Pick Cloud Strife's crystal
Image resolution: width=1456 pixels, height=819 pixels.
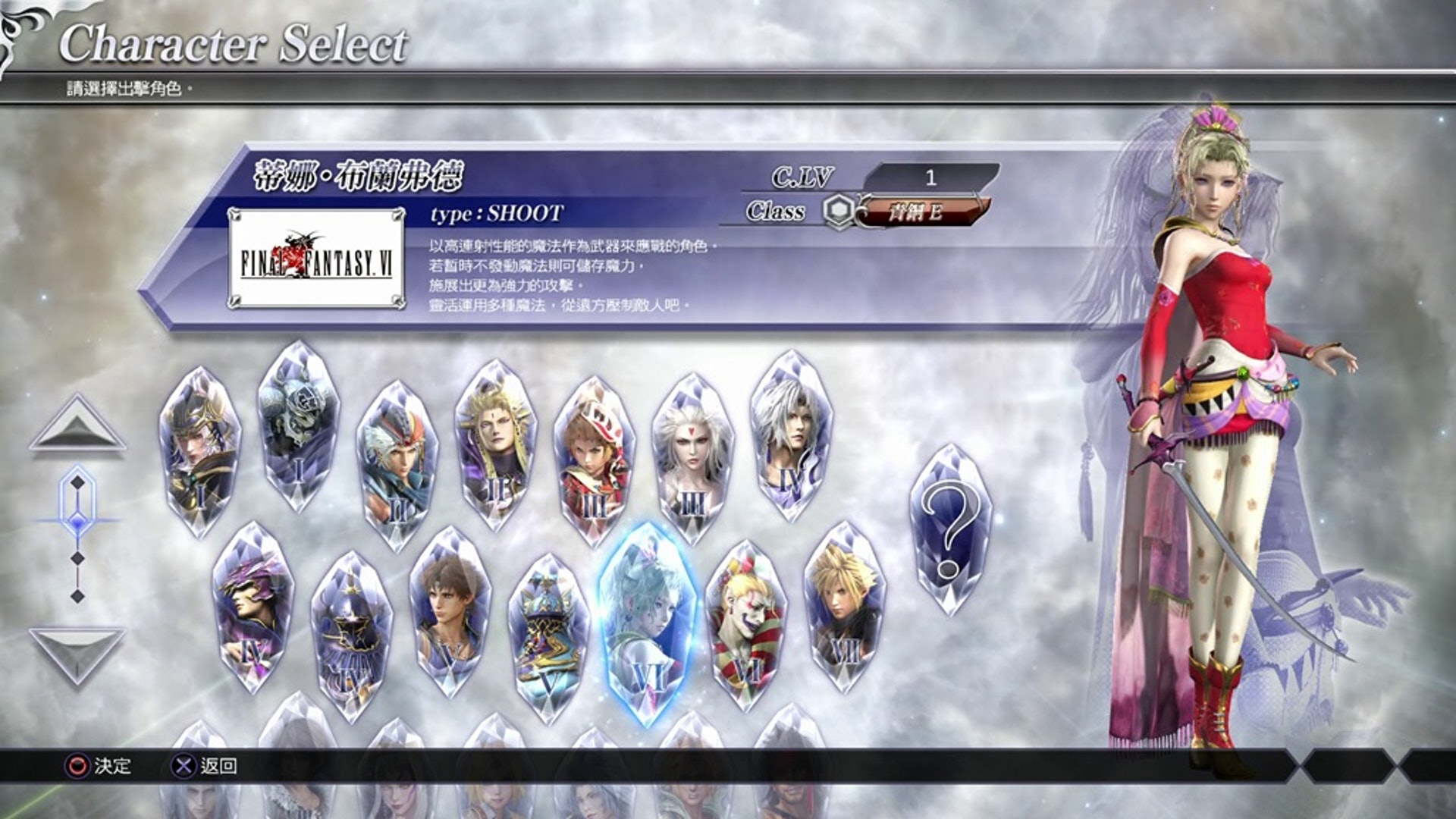coord(844,607)
